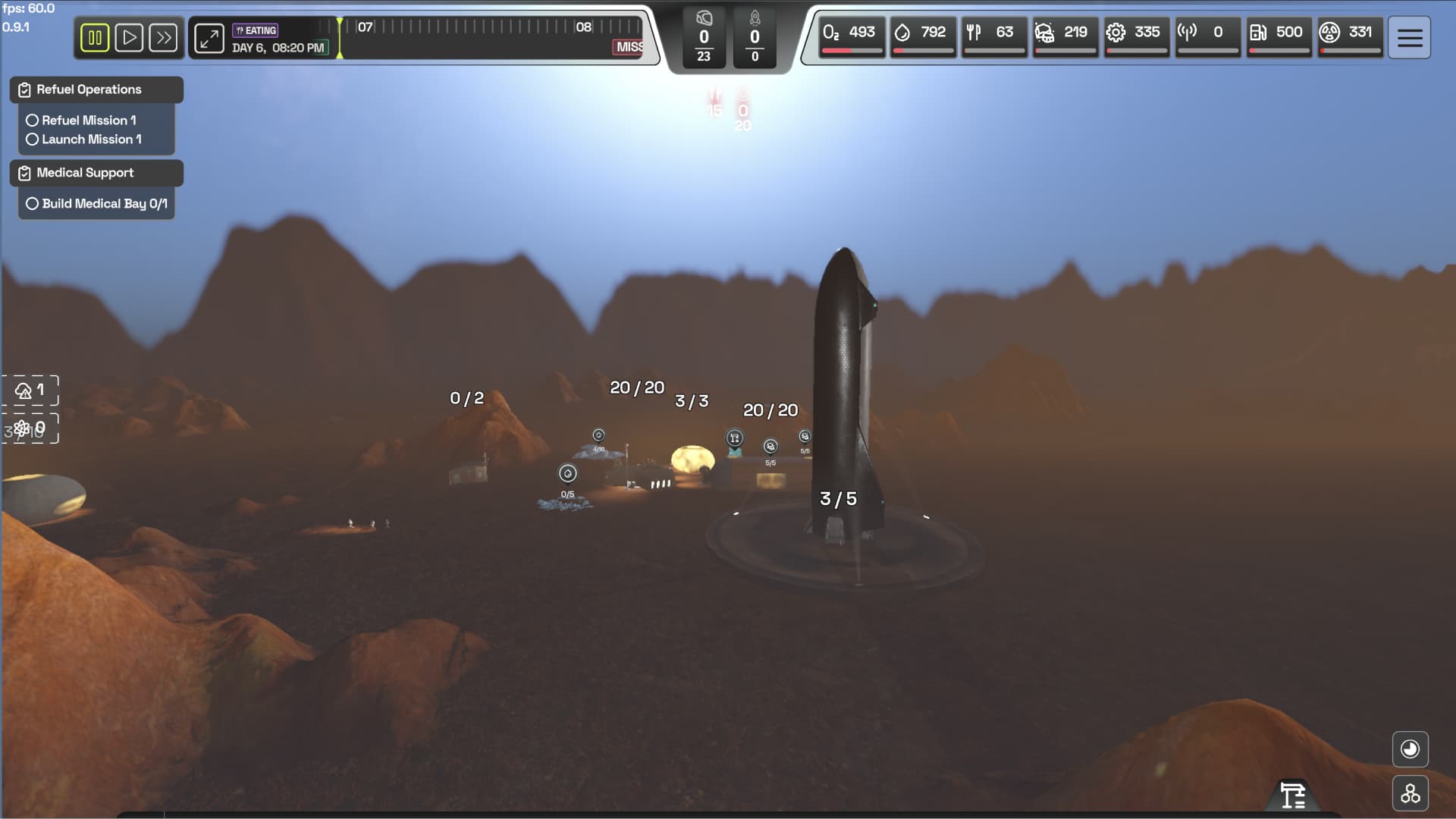Select the food resource counter
The height and width of the screenshot is (819, 1456).
click(994, 34)
